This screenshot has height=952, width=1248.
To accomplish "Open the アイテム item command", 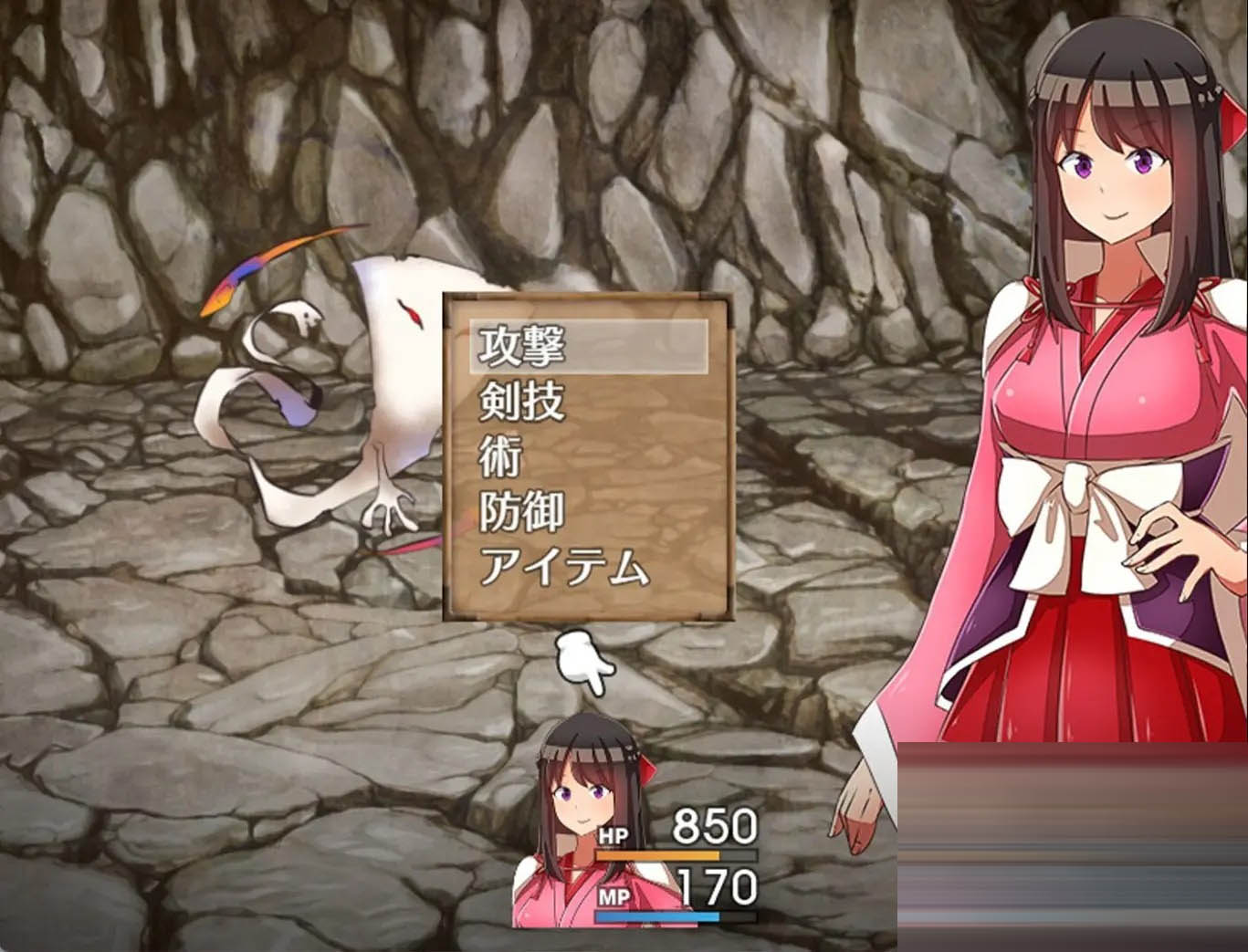I will (563, 568).
